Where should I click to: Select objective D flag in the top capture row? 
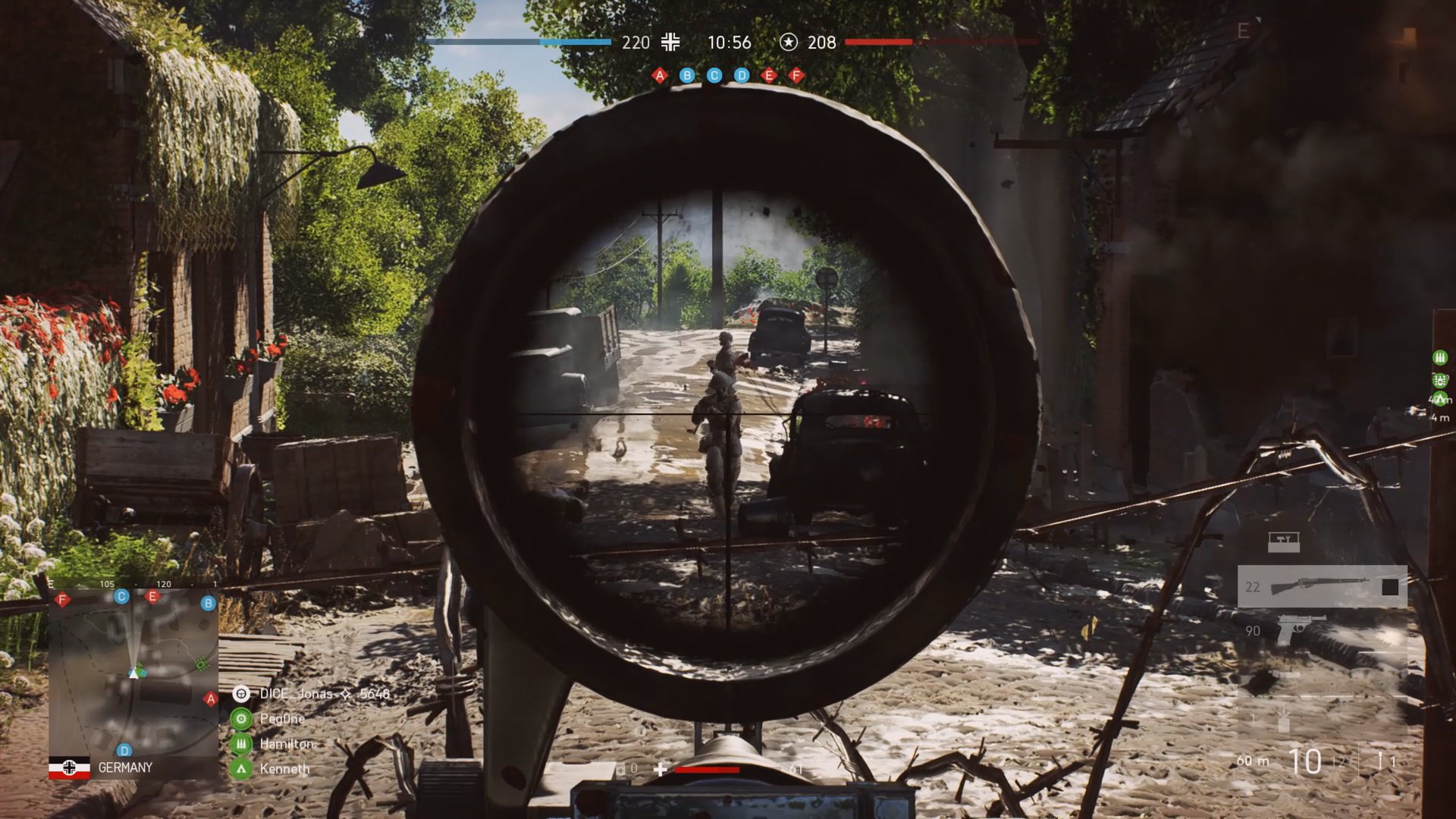coord(742,75)
